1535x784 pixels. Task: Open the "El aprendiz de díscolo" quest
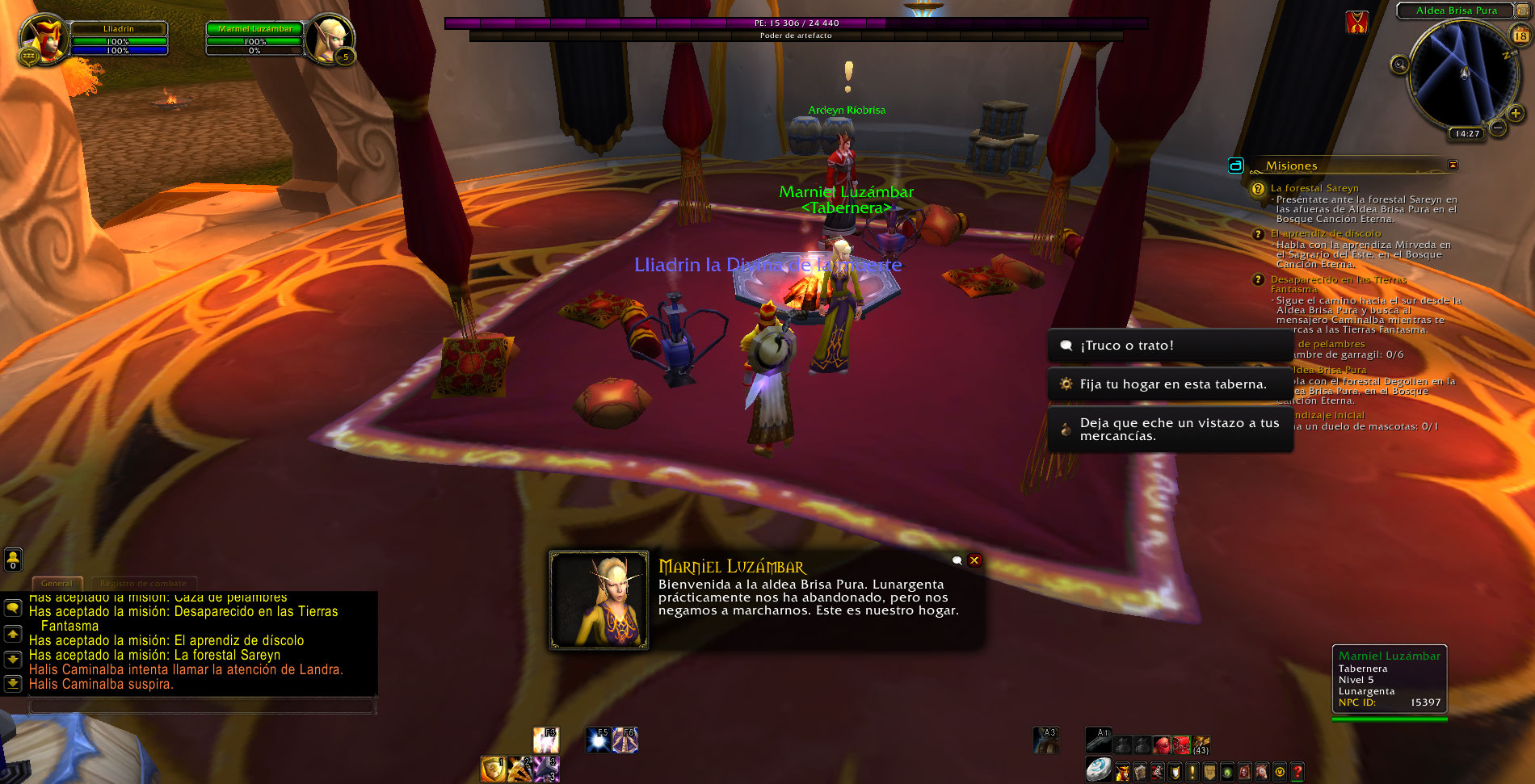(1326, 233)
